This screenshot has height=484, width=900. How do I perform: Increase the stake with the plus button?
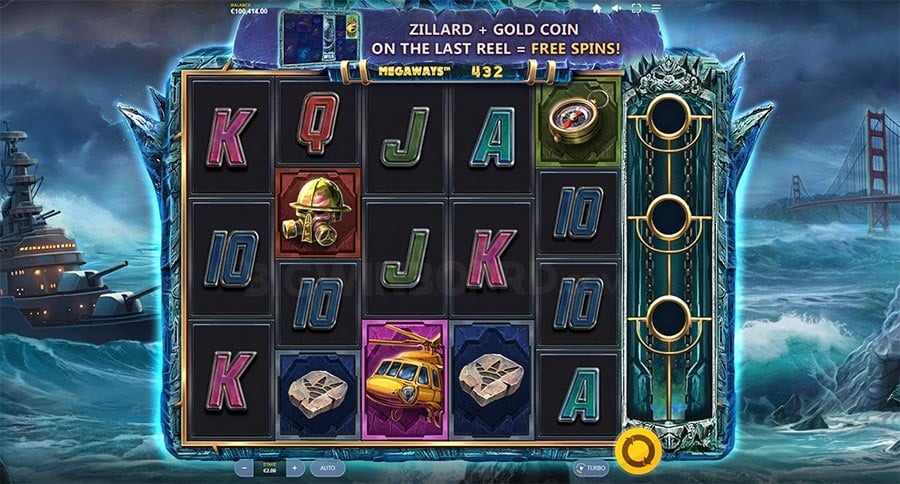(x=294, y=467)
